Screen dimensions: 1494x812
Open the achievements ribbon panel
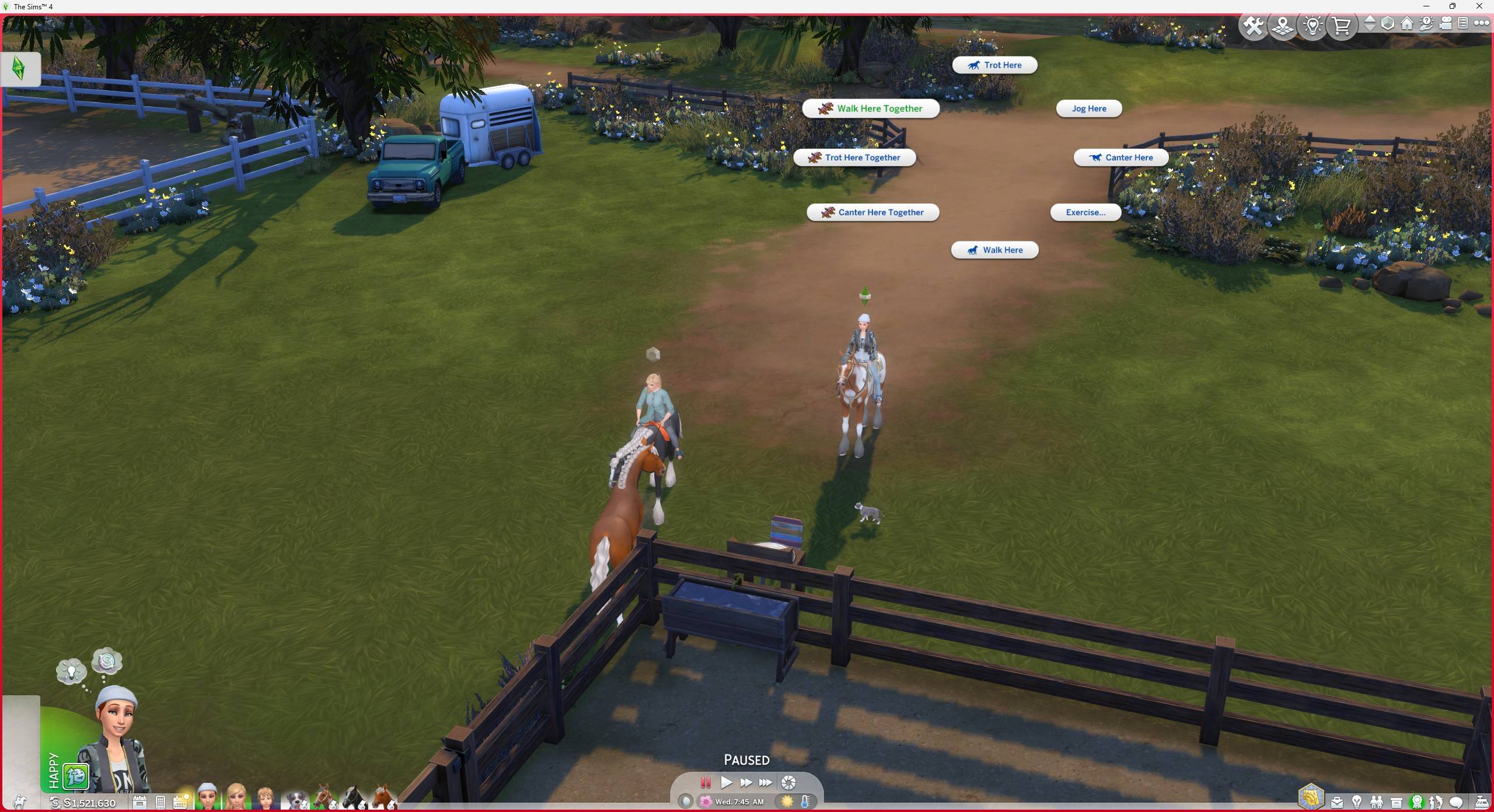pos(1417,801)
